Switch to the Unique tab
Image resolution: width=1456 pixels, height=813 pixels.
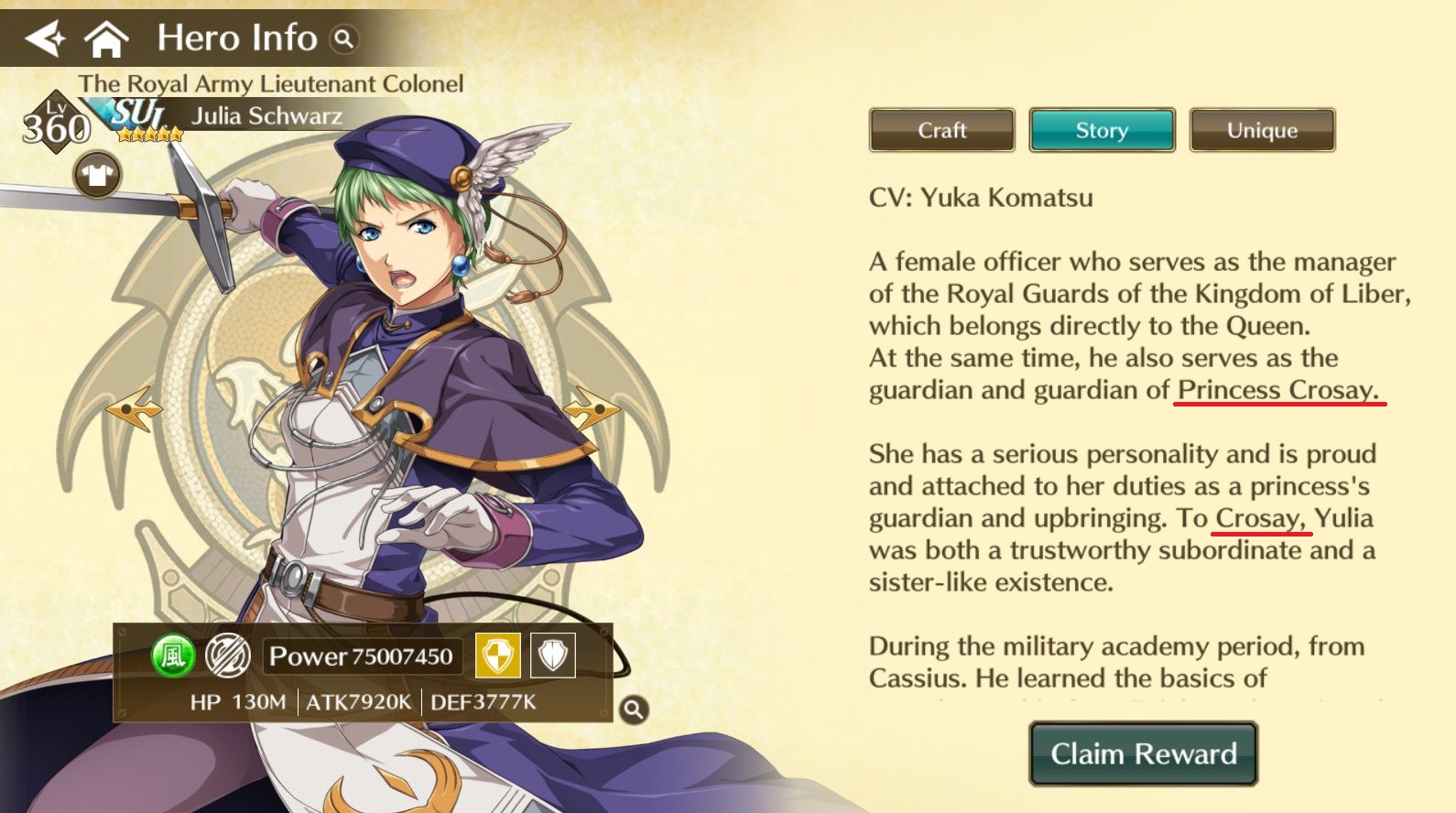1262,129
